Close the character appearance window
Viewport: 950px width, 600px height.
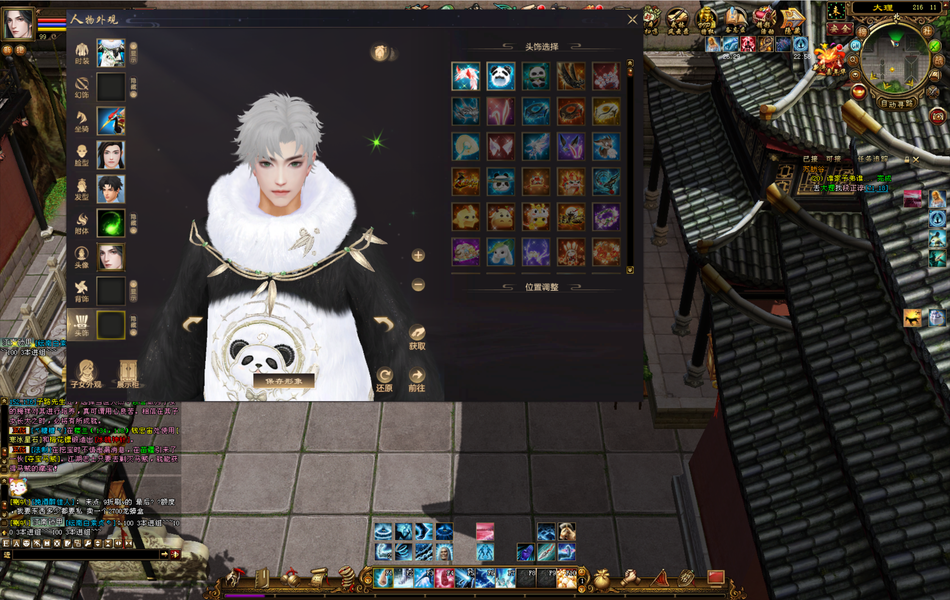pyautogui.click(x=632, y=19)
